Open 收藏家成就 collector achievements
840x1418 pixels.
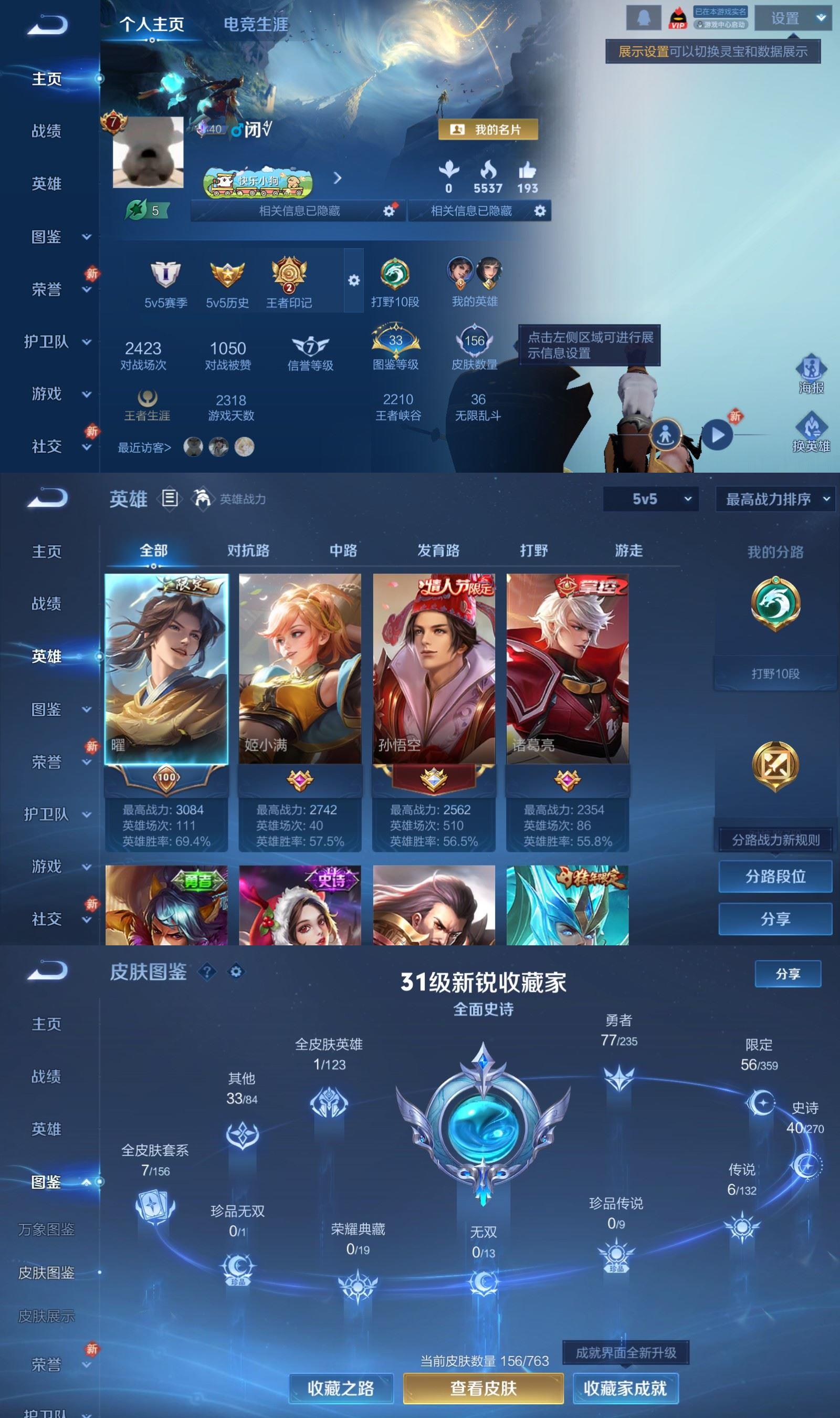pos(625,1388)
